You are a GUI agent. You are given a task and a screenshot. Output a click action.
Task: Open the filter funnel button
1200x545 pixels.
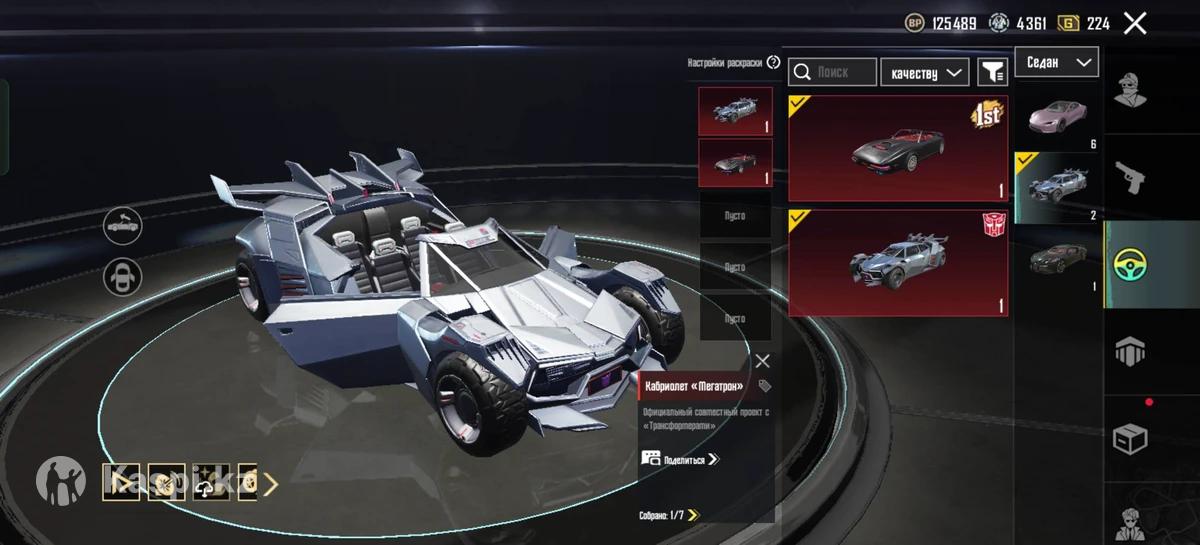(992, 72)
